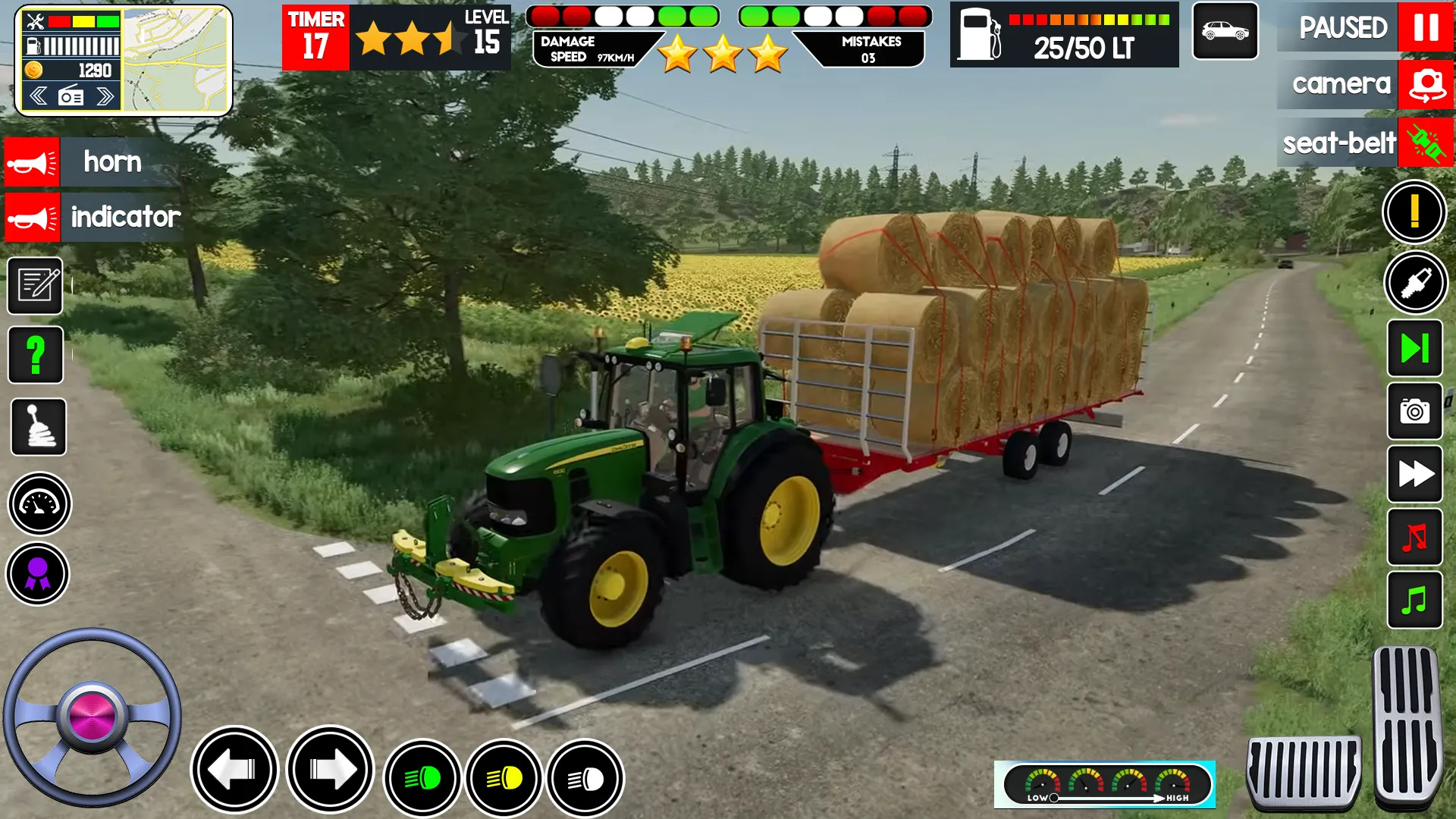Sound the horn
The height and width of the screenshot is (819, 1456).
tap(33, 162)
